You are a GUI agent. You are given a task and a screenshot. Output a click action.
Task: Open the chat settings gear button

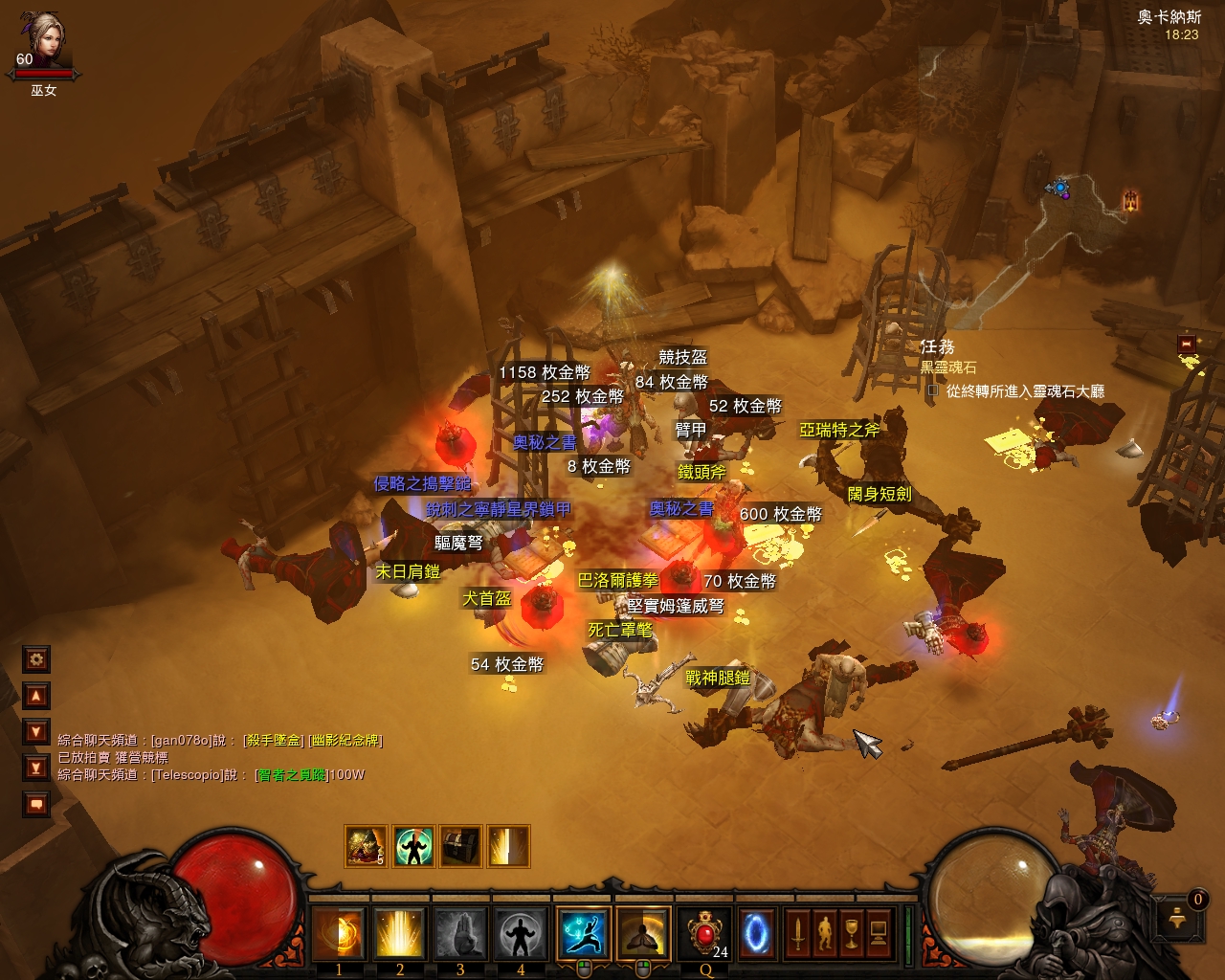point(36,659)
